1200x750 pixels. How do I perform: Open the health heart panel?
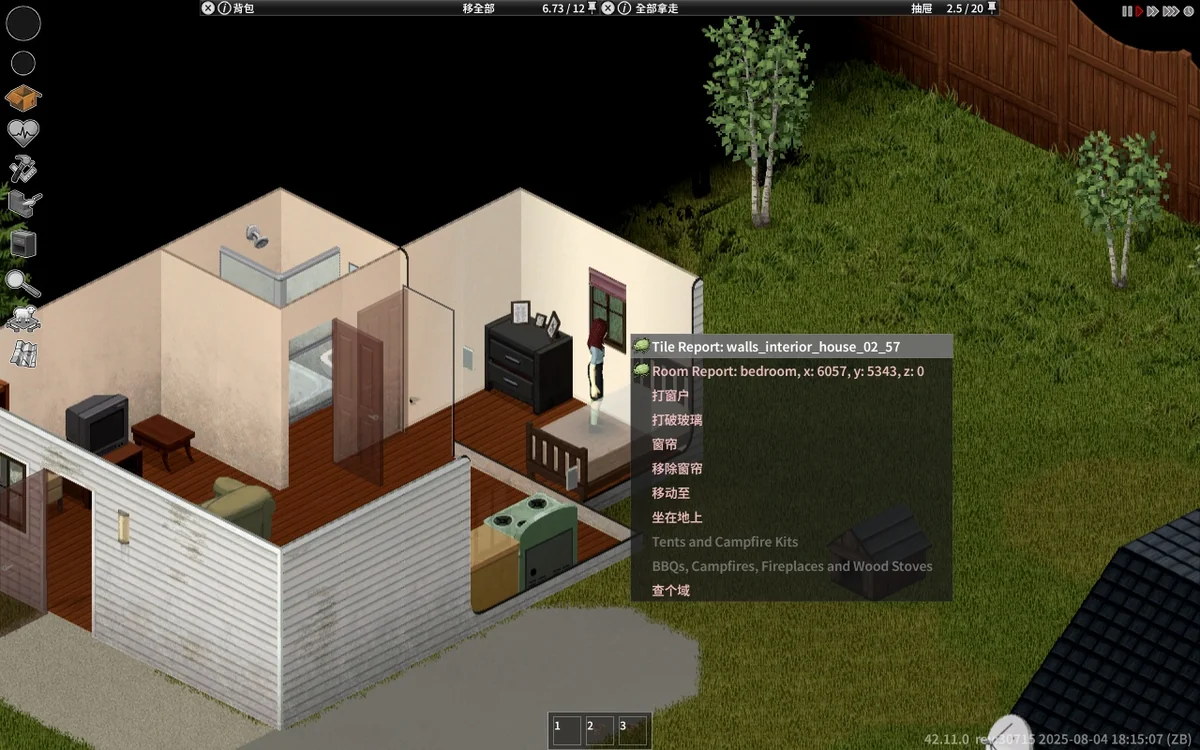click(x=23, y=132)
